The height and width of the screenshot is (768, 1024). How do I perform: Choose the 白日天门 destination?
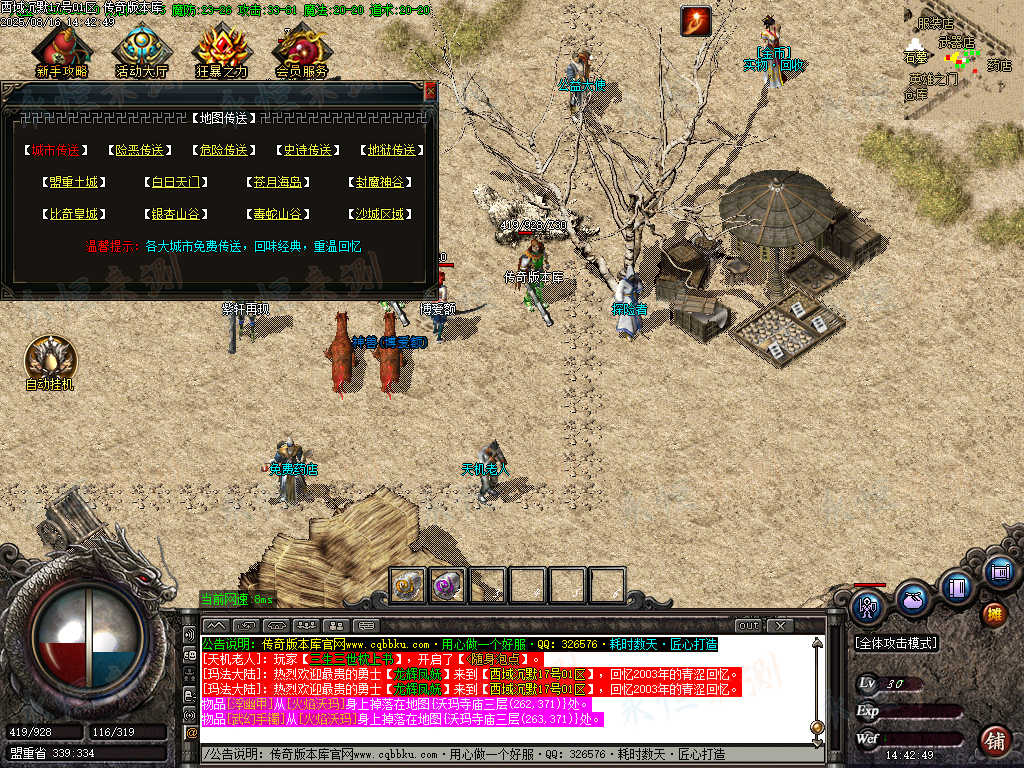point(175,182)
